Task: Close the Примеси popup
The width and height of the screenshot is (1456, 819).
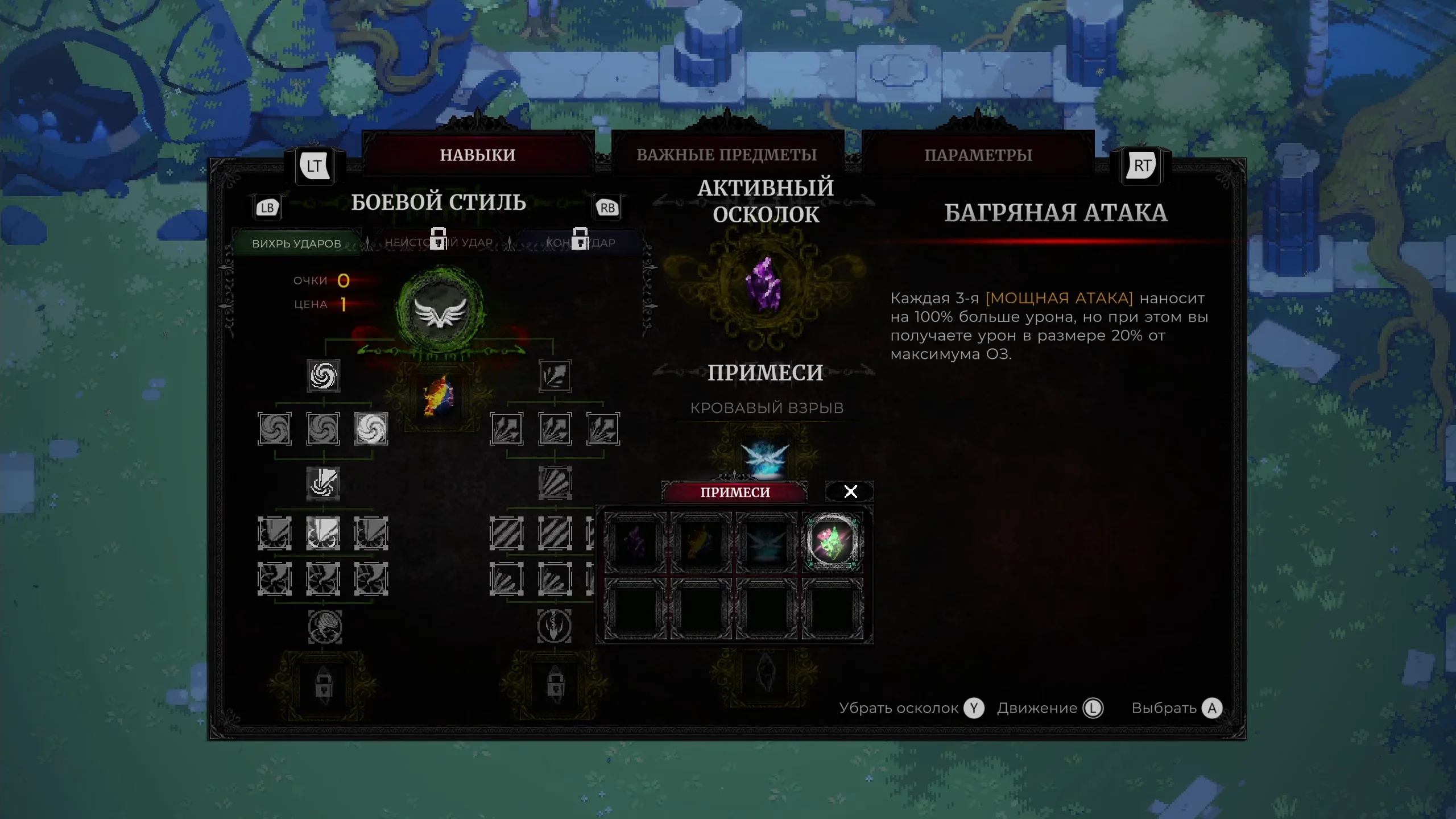Action: click(850, 491)
